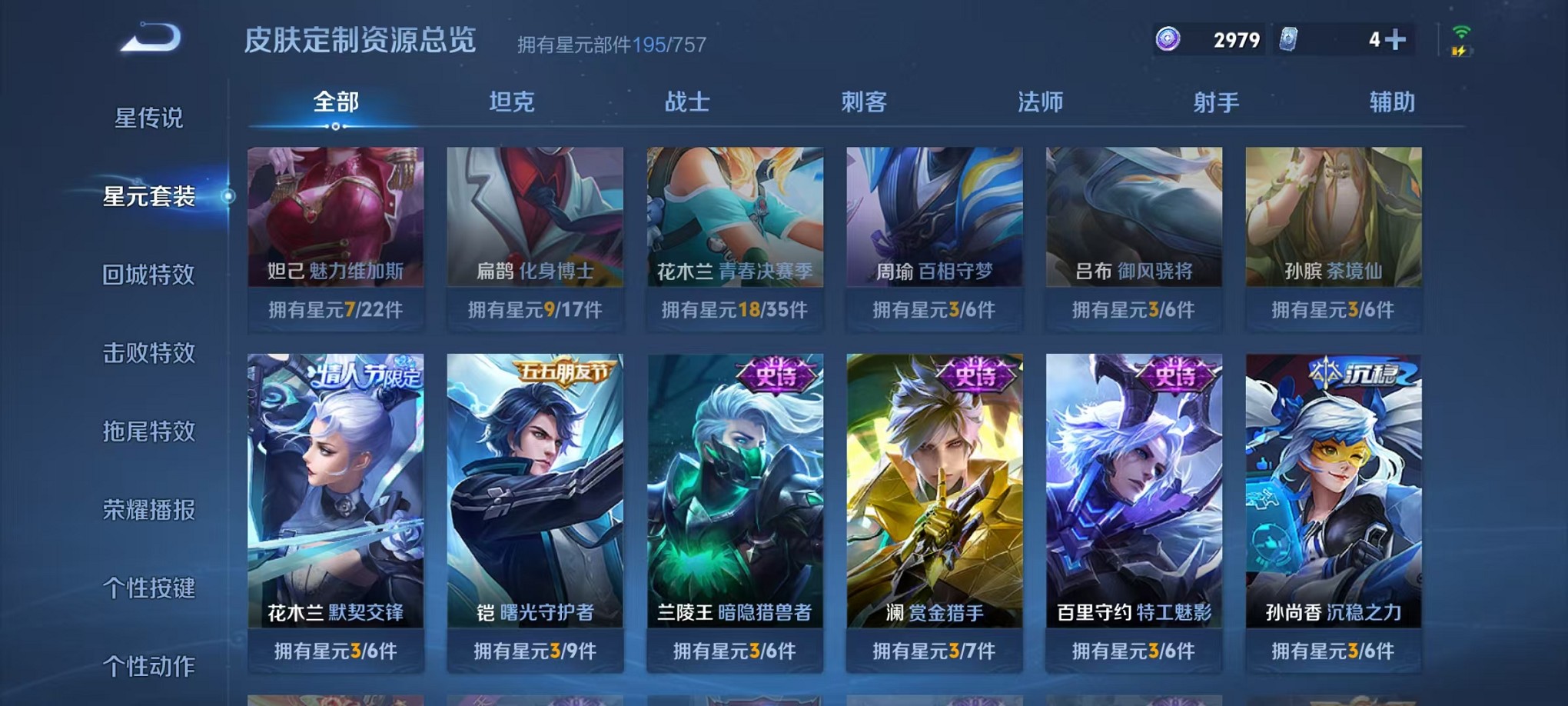Select 荣耀播报 in the sidebar
This screenshot has height=706, width=1568.
(149, 509)
